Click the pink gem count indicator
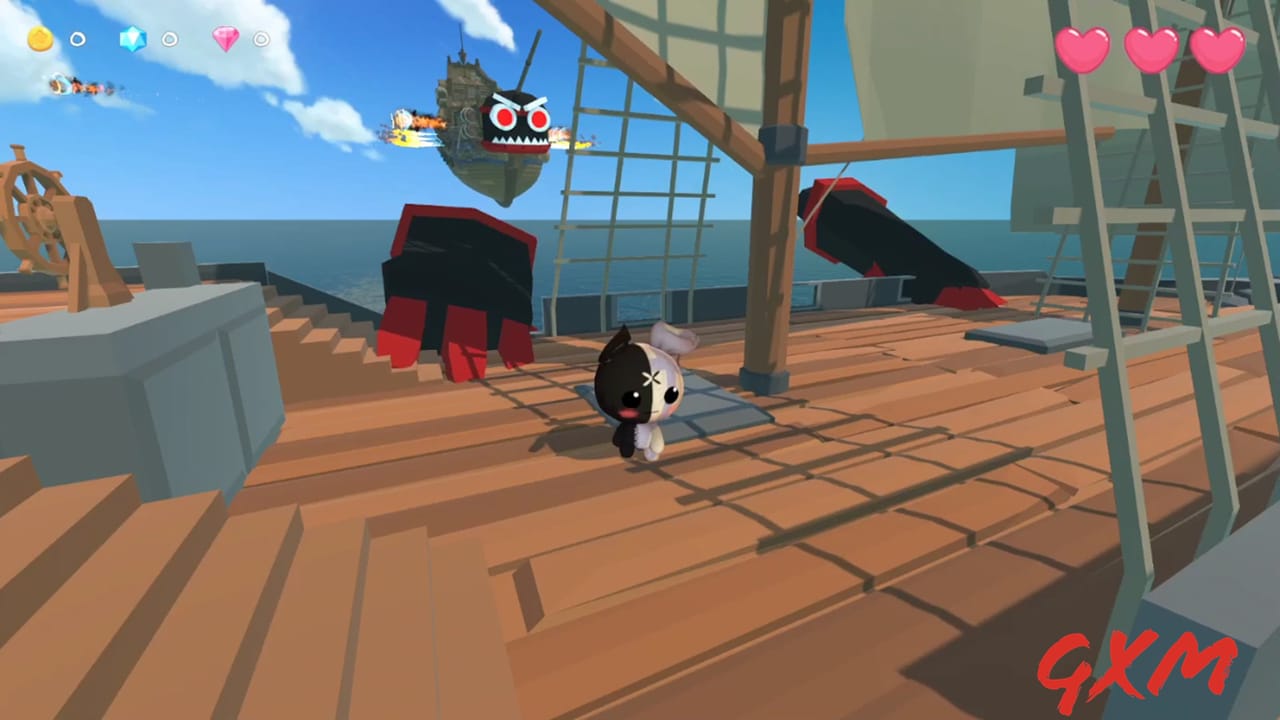1280x720 pixels. coord(261,39)
